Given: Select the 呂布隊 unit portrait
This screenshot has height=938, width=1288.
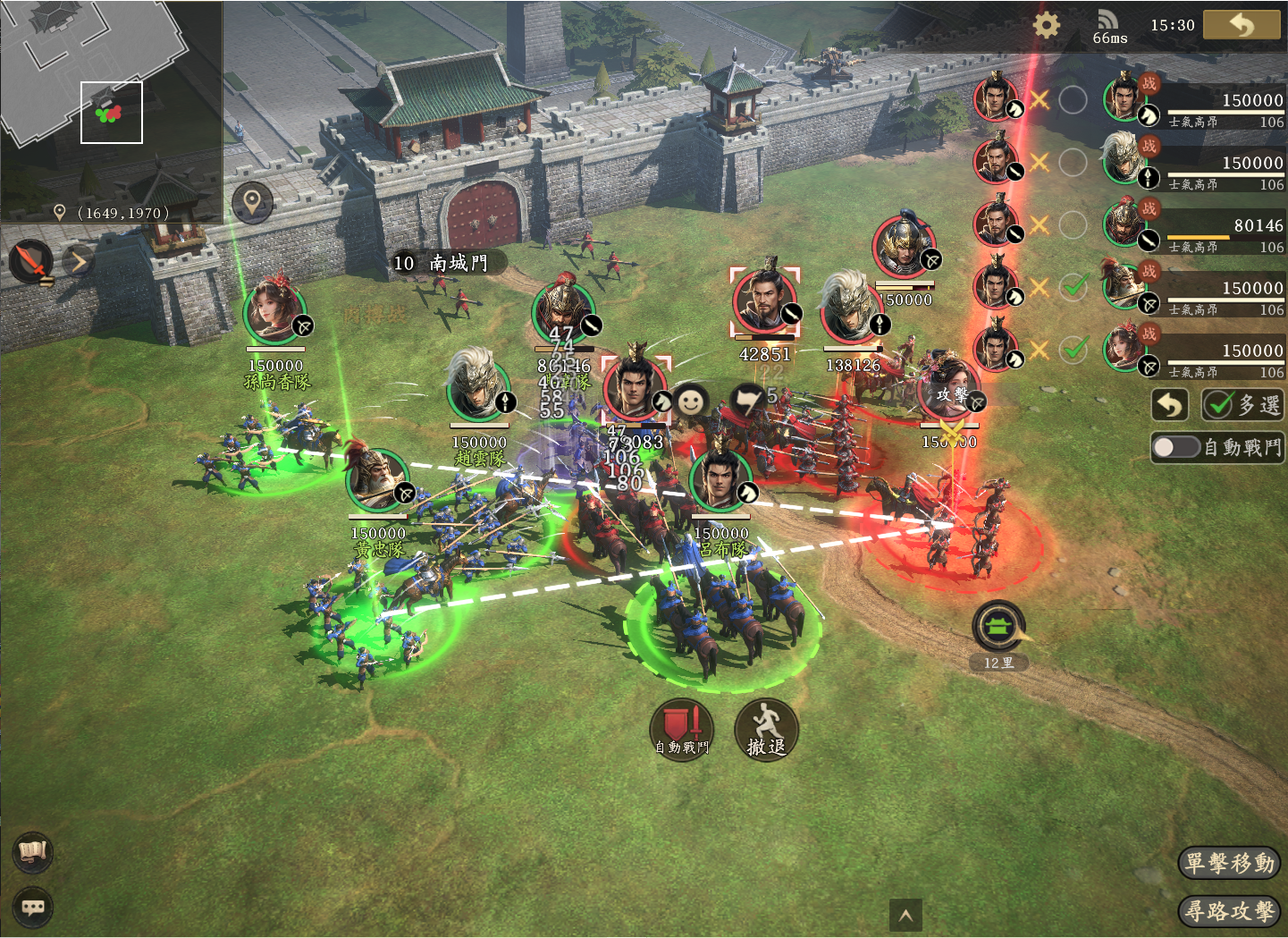Looking at the screenshot, I should coord(720,481).
